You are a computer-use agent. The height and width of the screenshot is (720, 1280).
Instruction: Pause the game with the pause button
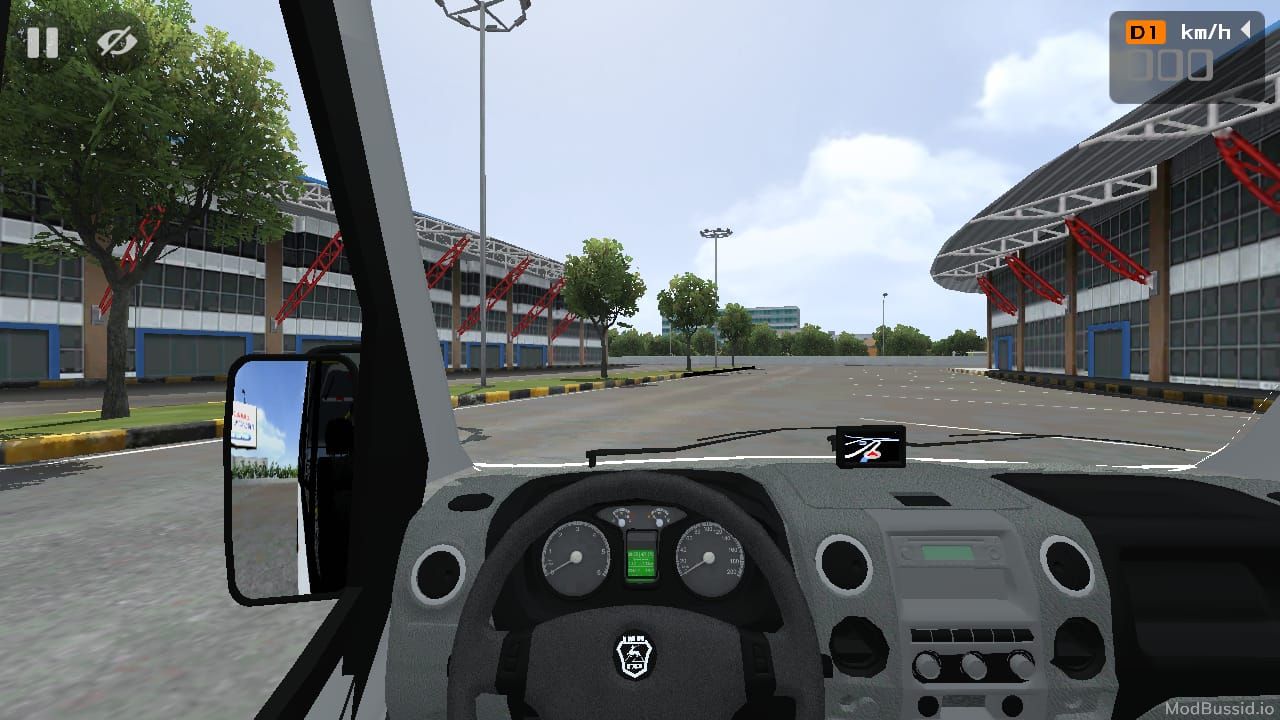point(42,43)
